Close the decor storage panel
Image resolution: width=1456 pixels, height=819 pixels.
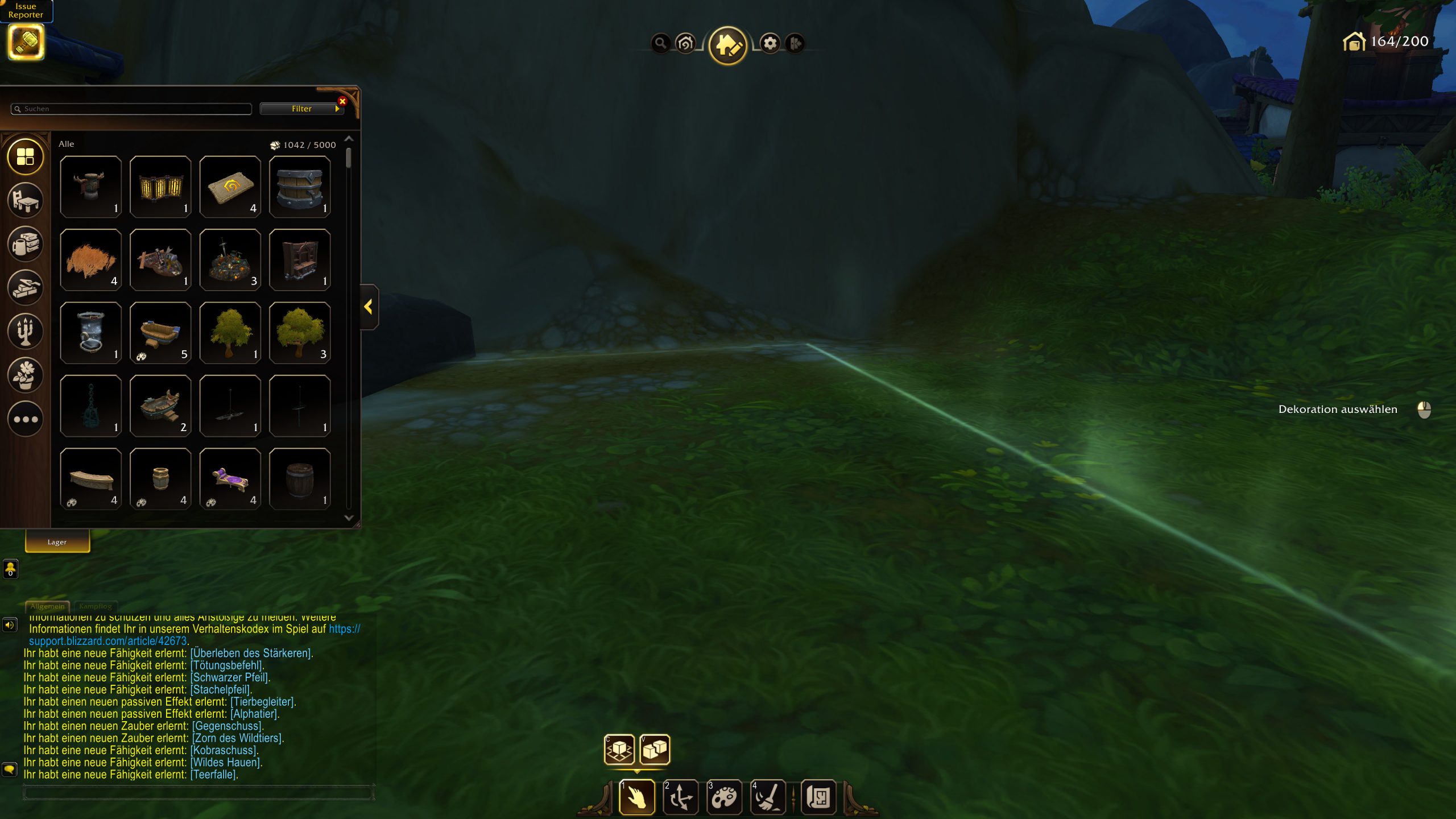(x=342, y=101)
